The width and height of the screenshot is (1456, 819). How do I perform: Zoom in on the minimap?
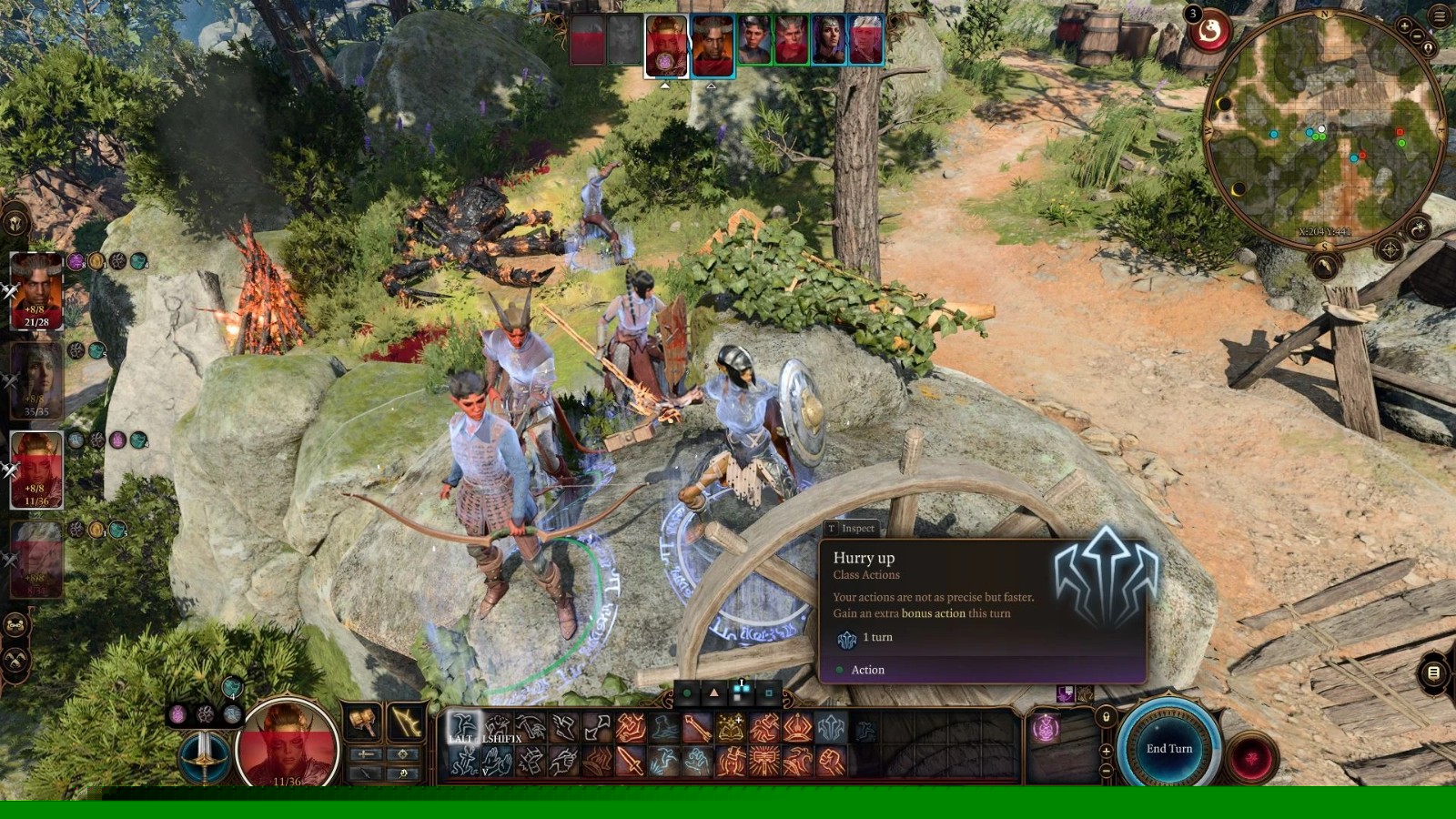(1405, 25)
